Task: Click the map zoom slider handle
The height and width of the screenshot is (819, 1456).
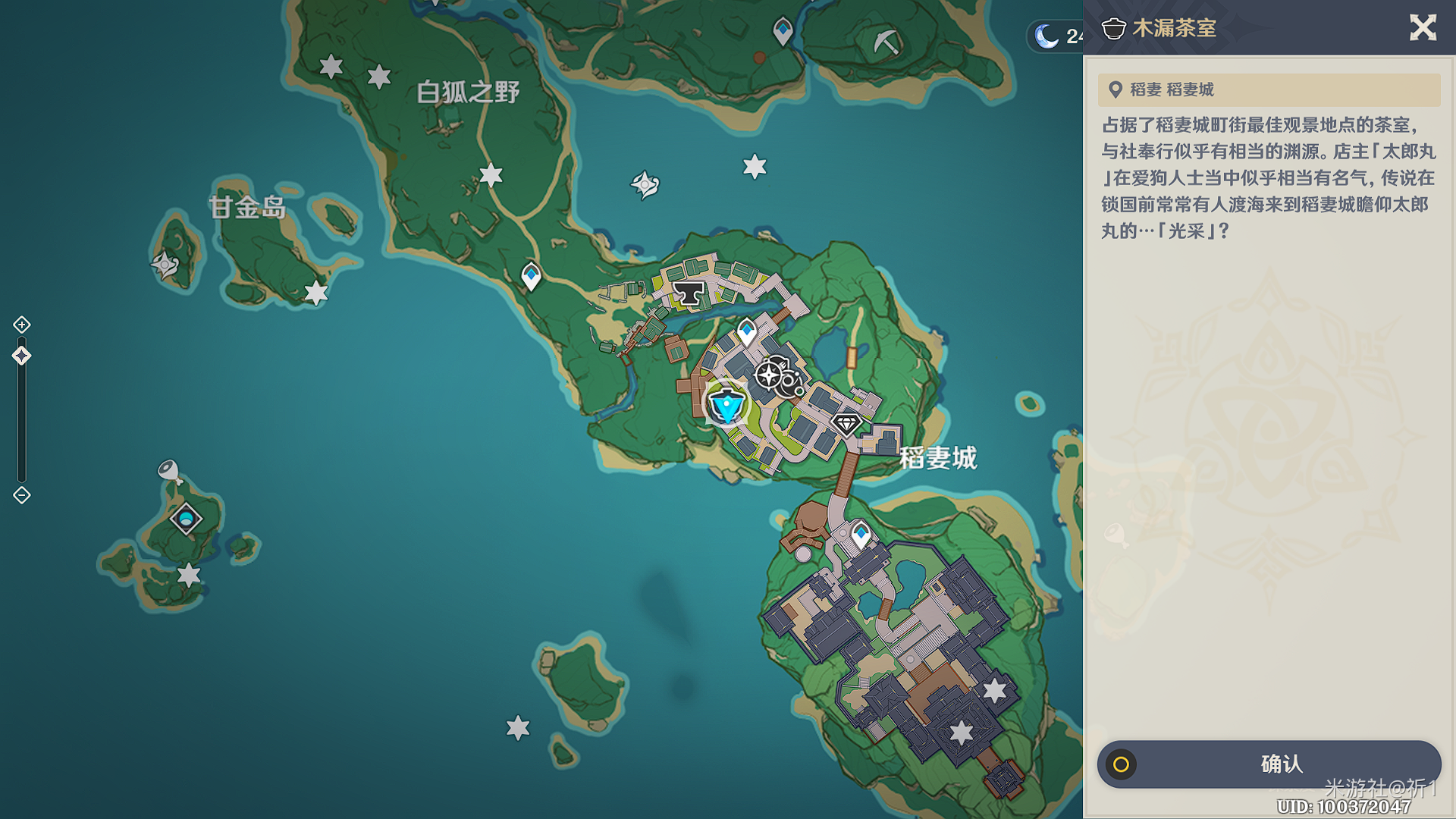Action: pyautogui.click(x=22, y=356)
